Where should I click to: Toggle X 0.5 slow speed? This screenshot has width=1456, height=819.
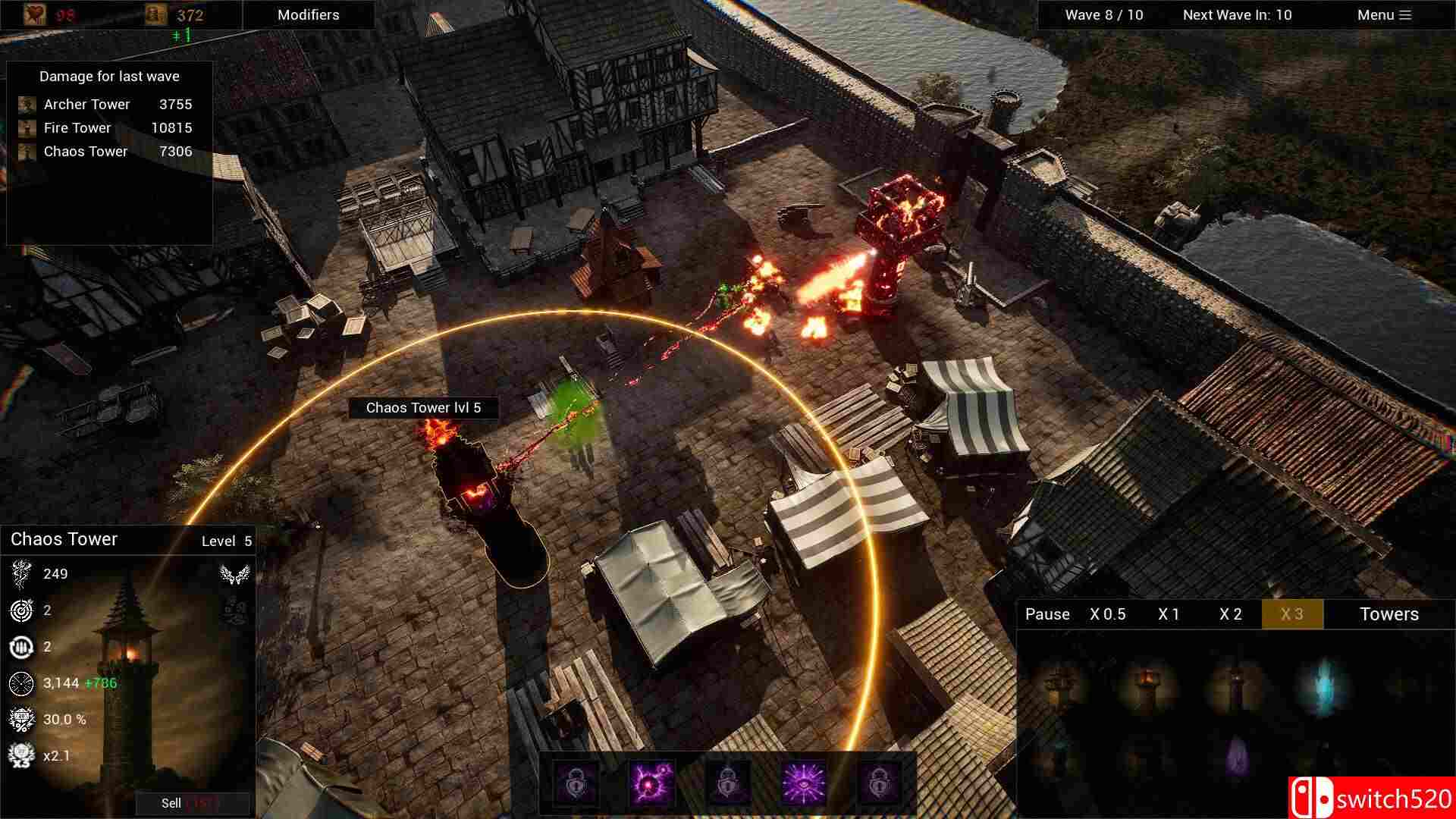[1107, 614]
